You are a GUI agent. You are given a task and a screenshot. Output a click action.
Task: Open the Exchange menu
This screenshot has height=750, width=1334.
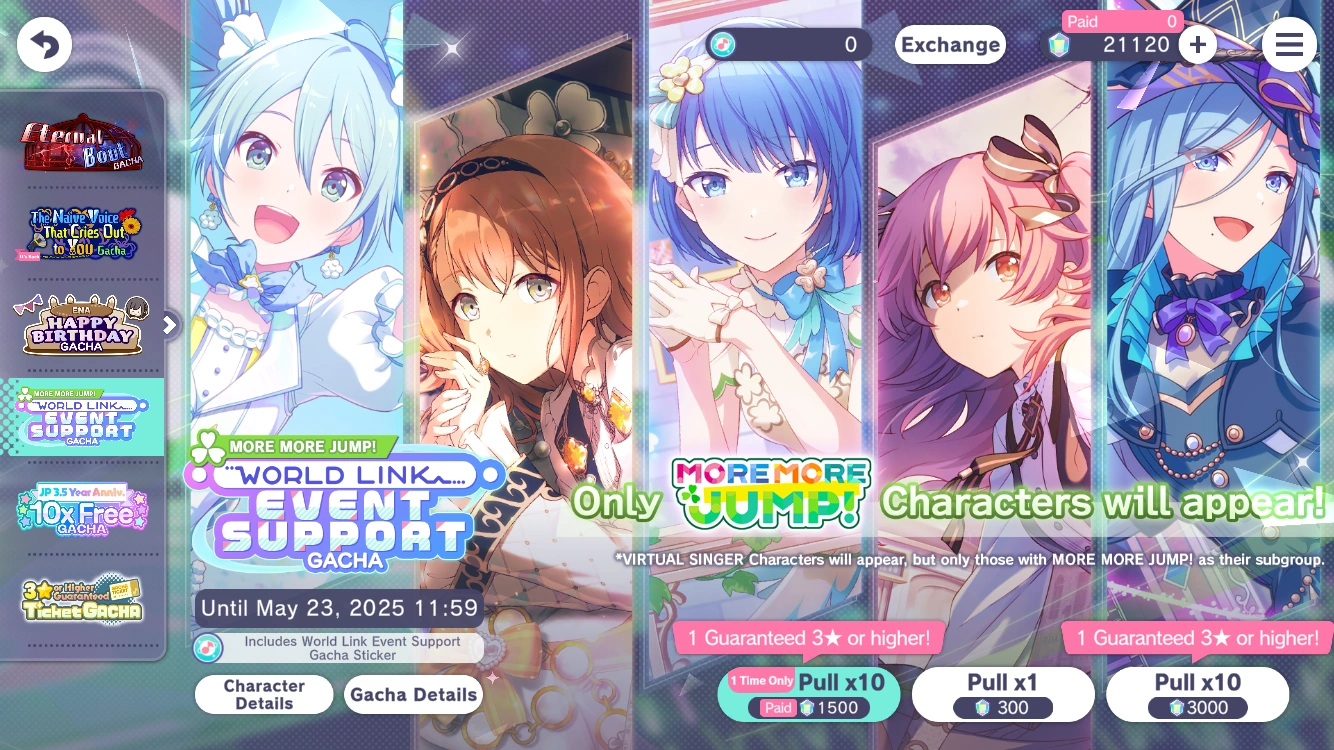pos(950,44)
